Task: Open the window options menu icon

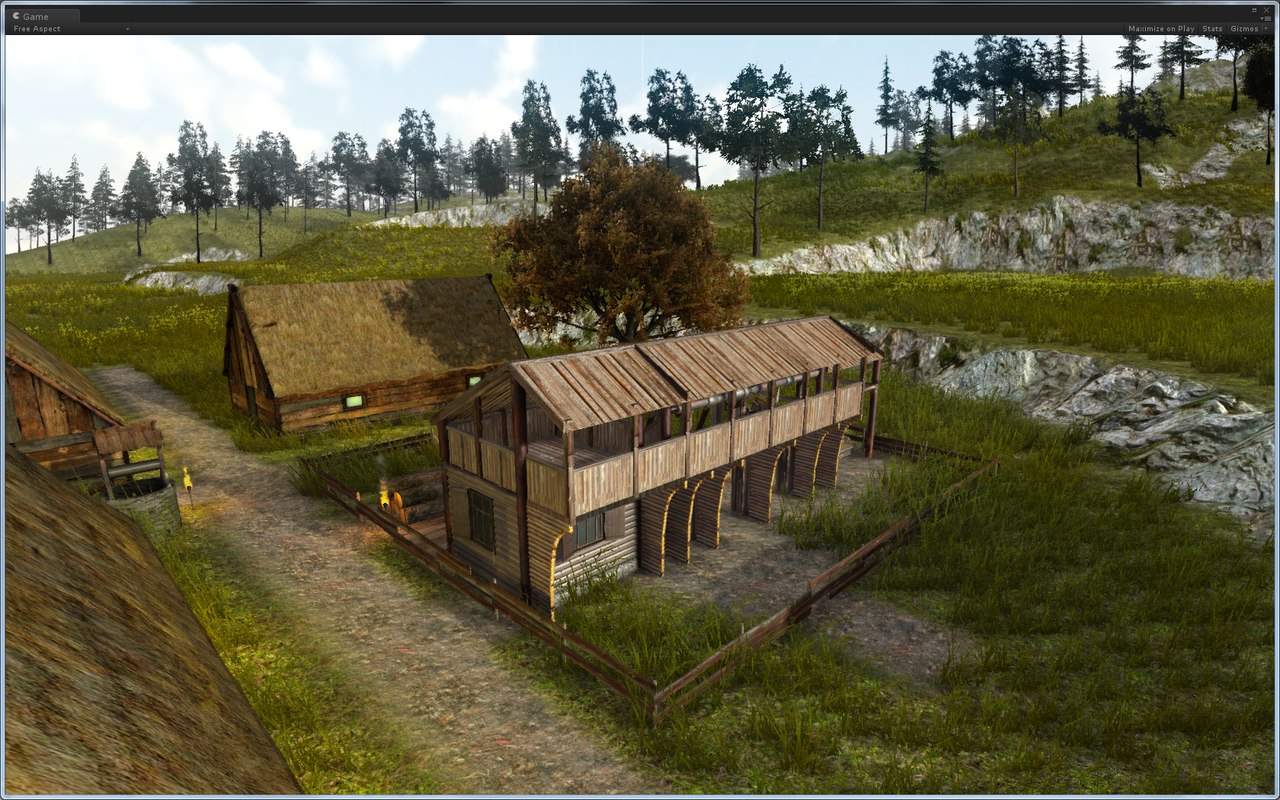Action: tap(1266, 17)
